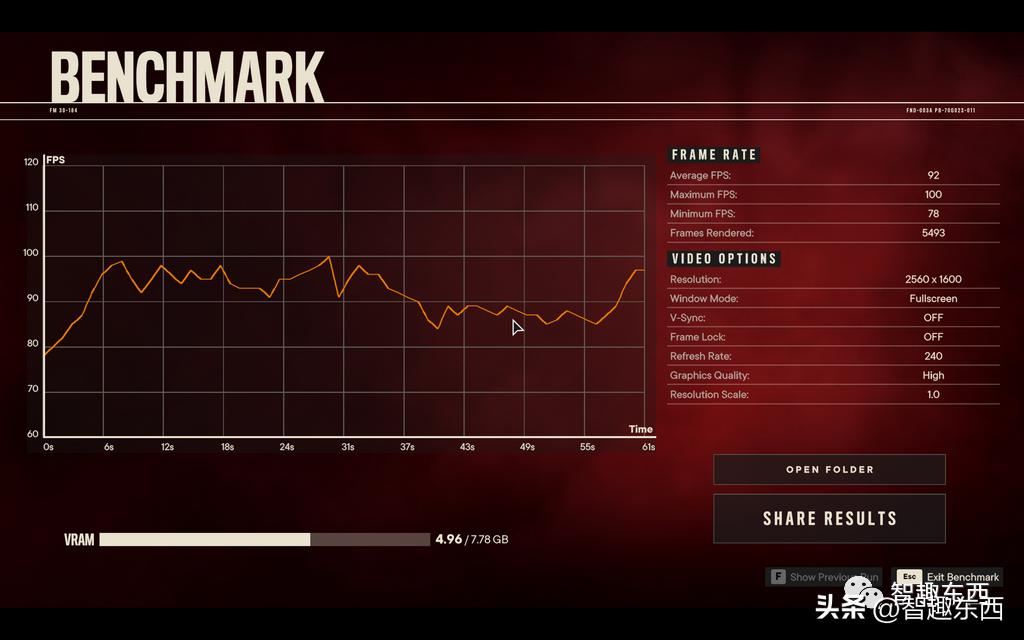The height and width of the screenshot is (640, 1024).
Task: Show the previous benchmark run
Action: (823, 577)
